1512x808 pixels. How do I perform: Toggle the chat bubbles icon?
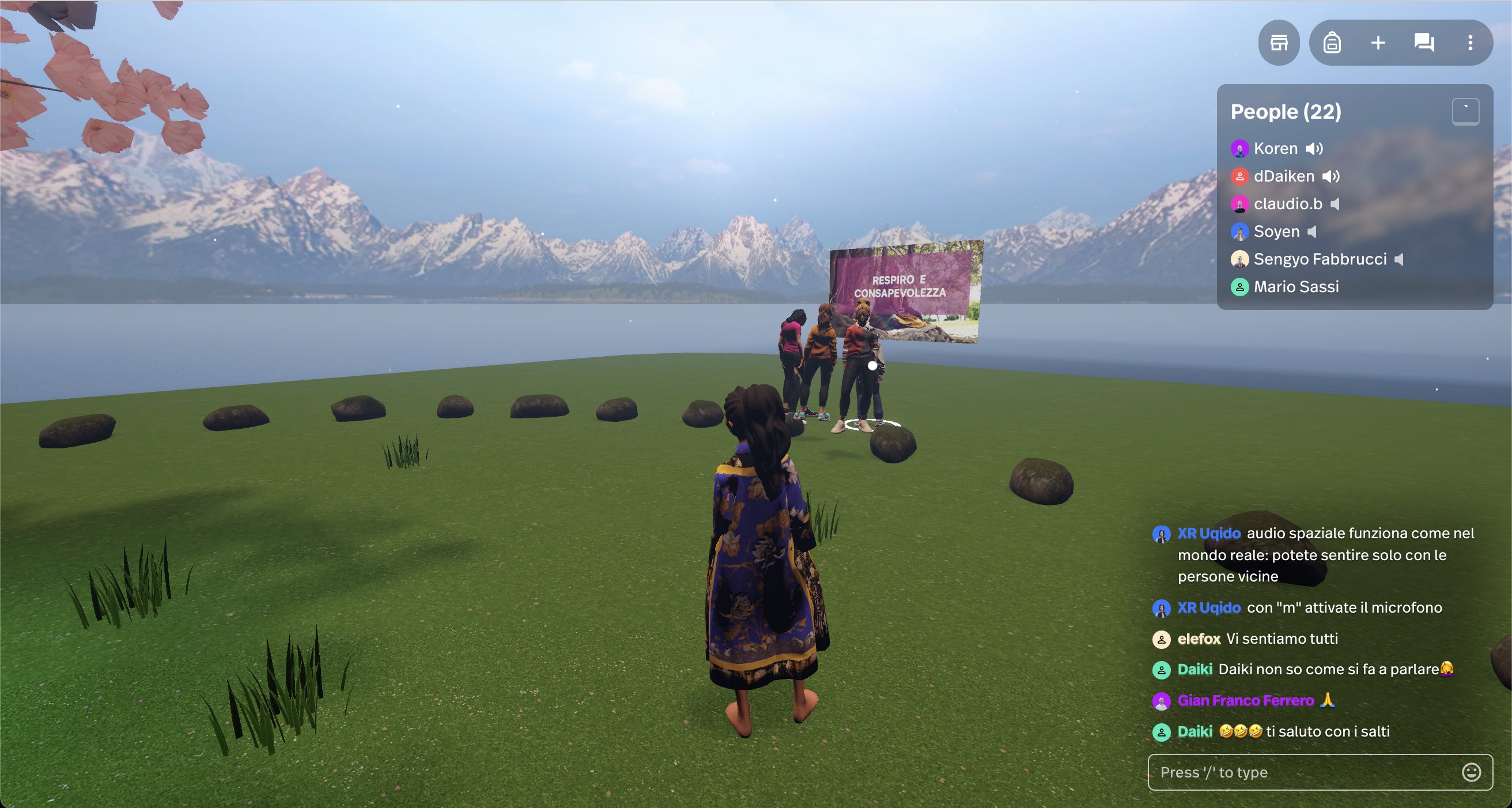click(1424, 43)
